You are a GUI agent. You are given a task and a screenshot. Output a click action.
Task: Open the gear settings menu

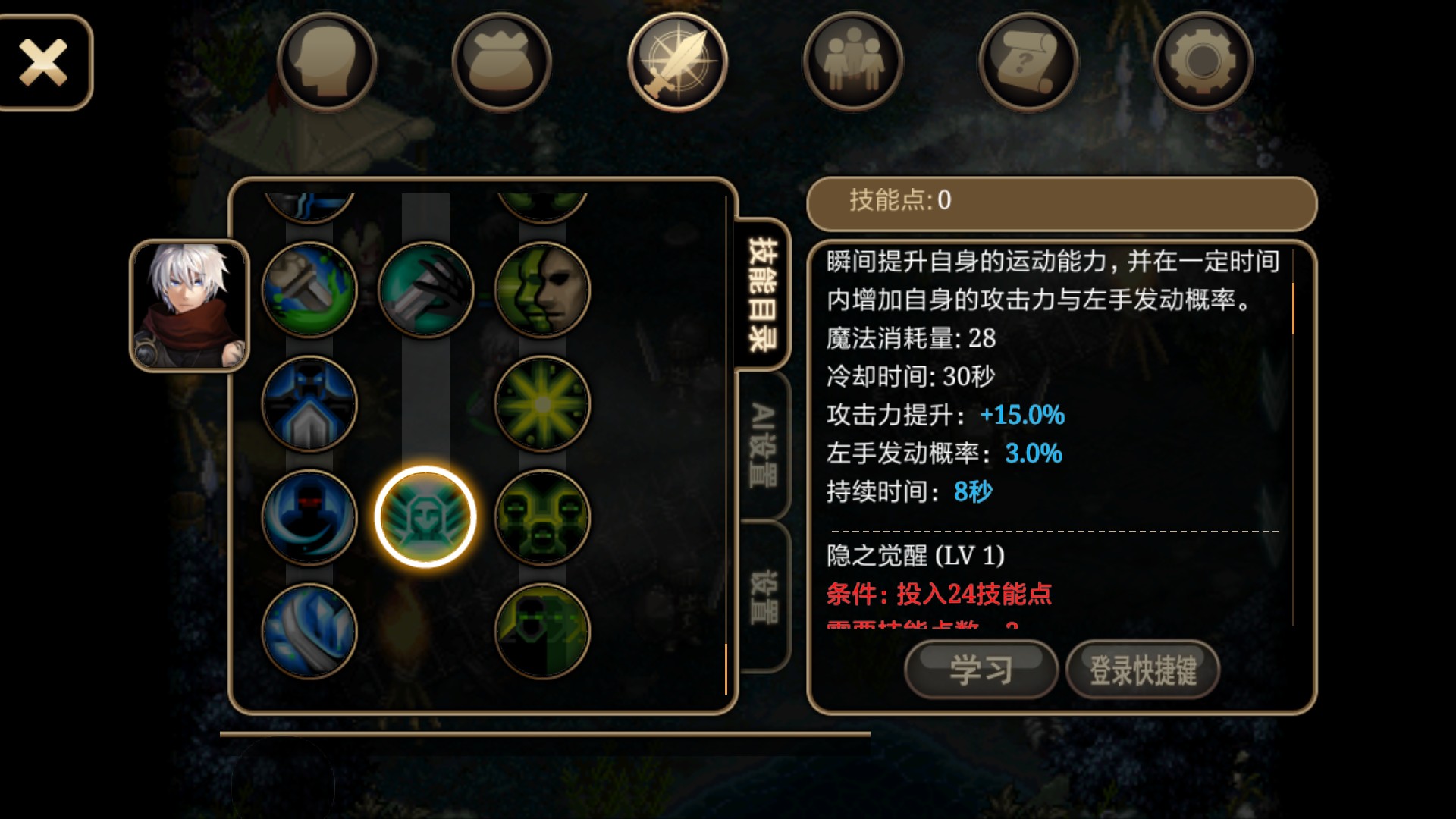click(1203, 62)
